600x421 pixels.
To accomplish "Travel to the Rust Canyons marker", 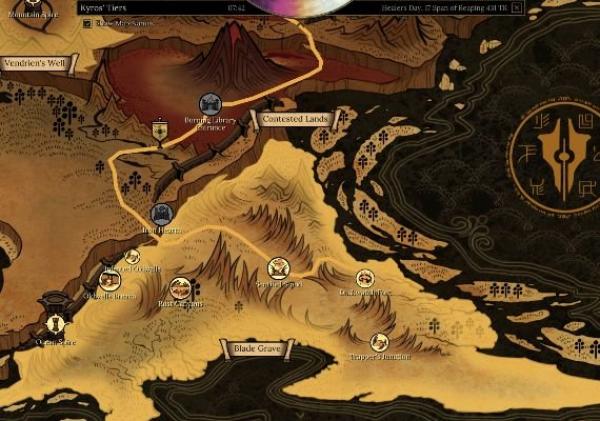I will click(x=180, y=289).
